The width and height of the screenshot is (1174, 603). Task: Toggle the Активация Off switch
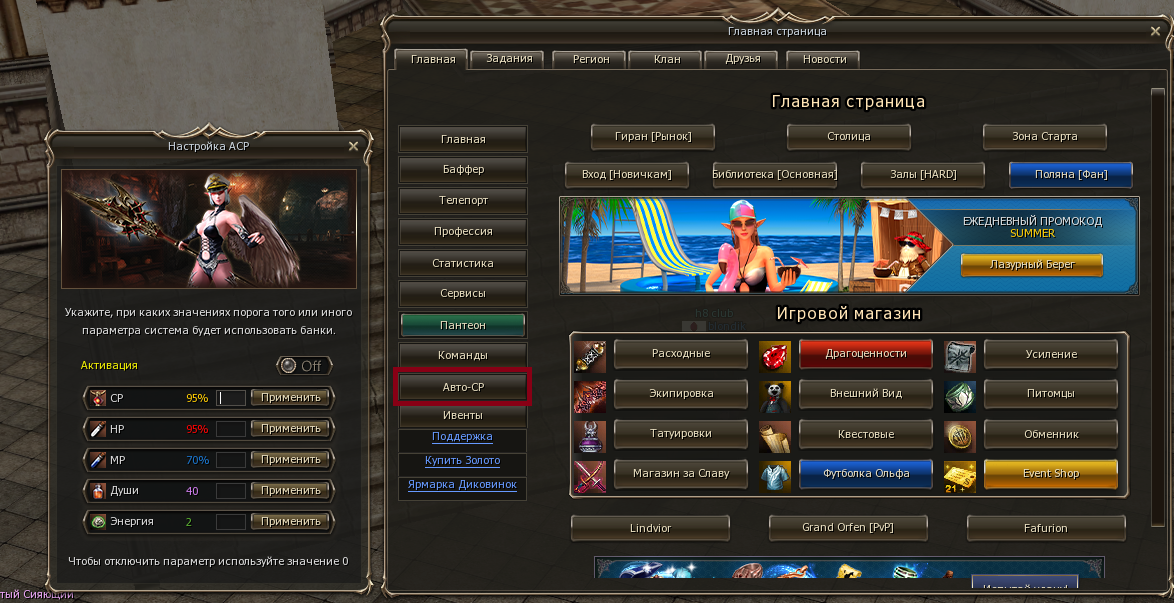304,366
